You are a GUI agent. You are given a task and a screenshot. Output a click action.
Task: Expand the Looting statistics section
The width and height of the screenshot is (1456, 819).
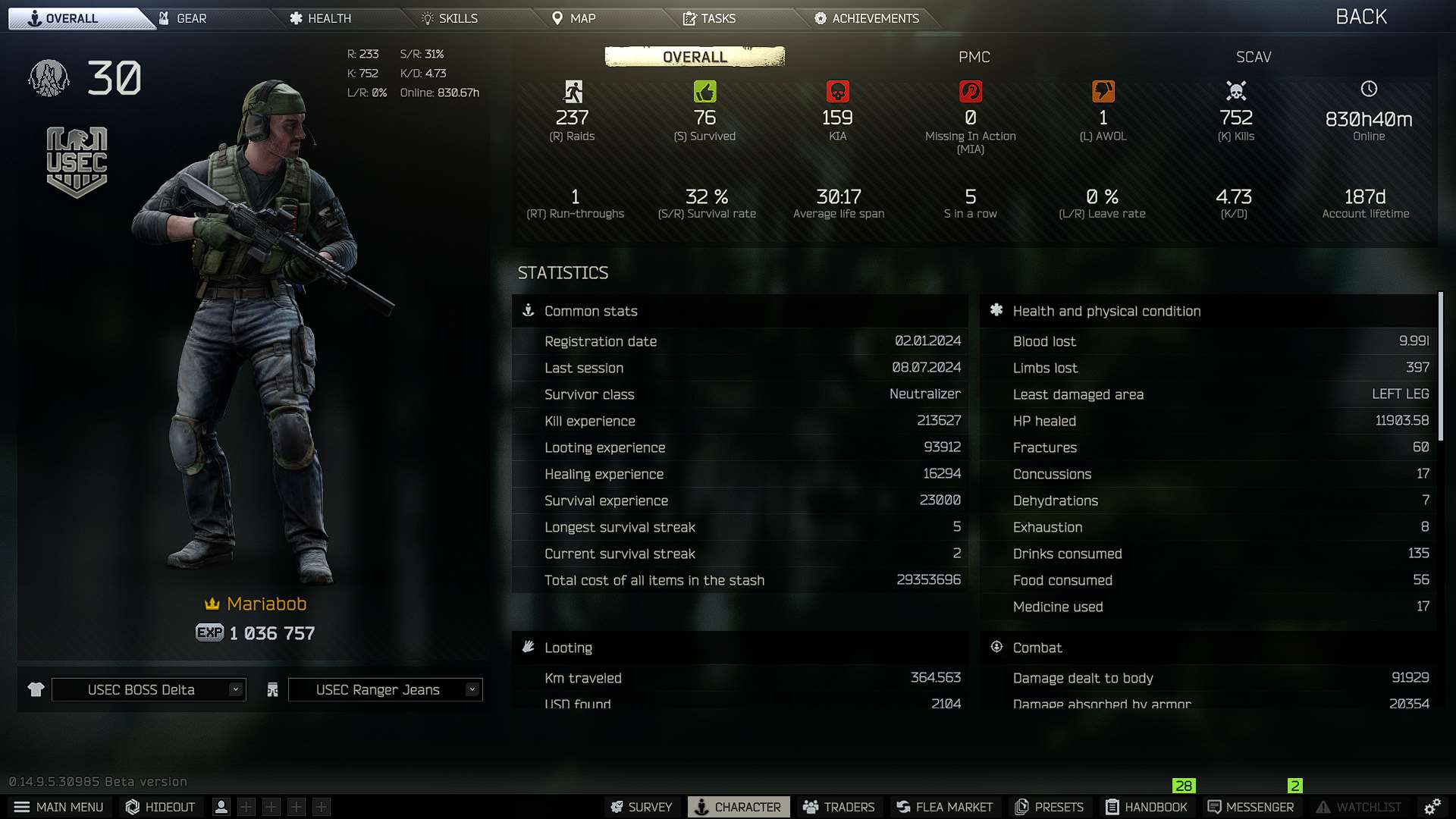click(567, 647)
